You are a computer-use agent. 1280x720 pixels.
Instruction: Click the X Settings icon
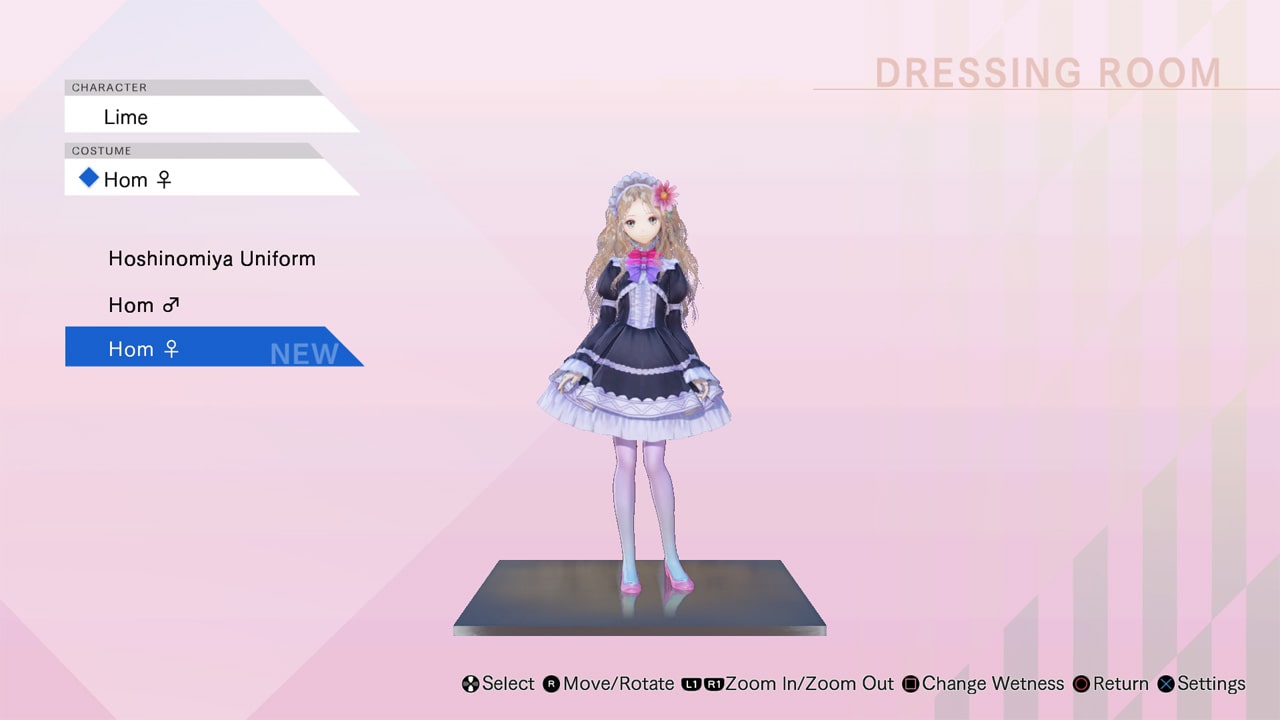click(1165, 684)
